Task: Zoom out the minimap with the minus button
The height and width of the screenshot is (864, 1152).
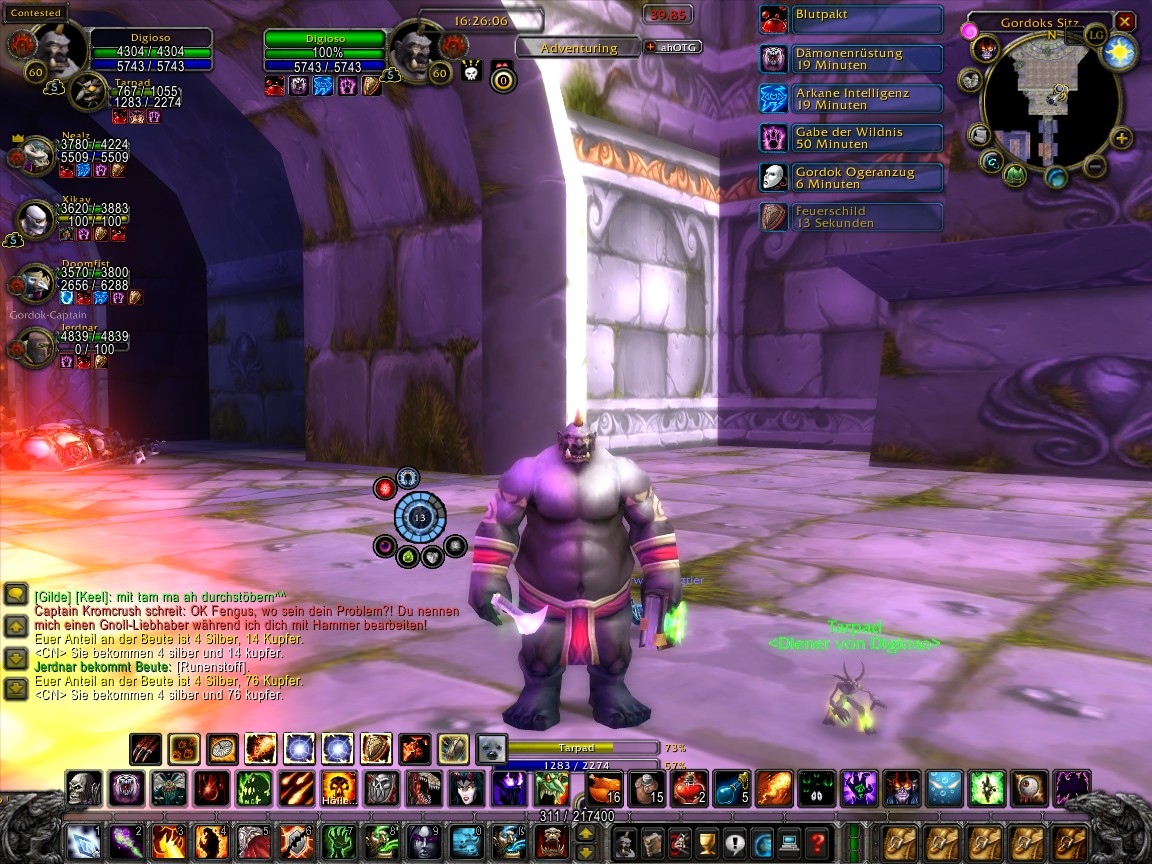Action: pyautogui.click(x=1095, y=165)
